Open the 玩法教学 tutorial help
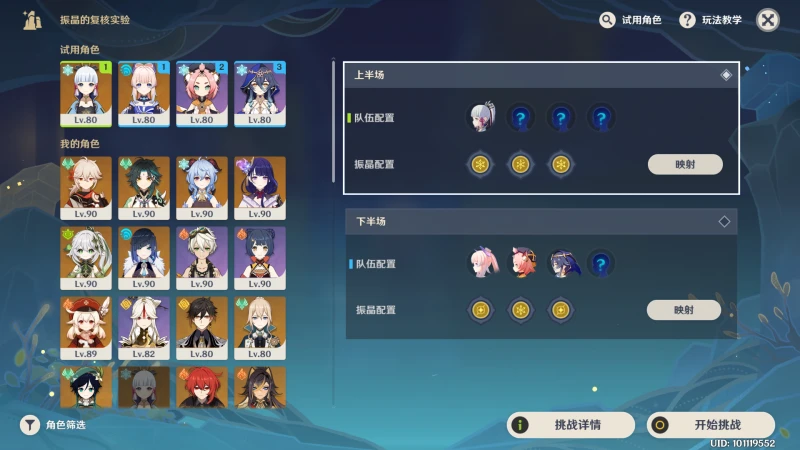 (x=714, y=20)
